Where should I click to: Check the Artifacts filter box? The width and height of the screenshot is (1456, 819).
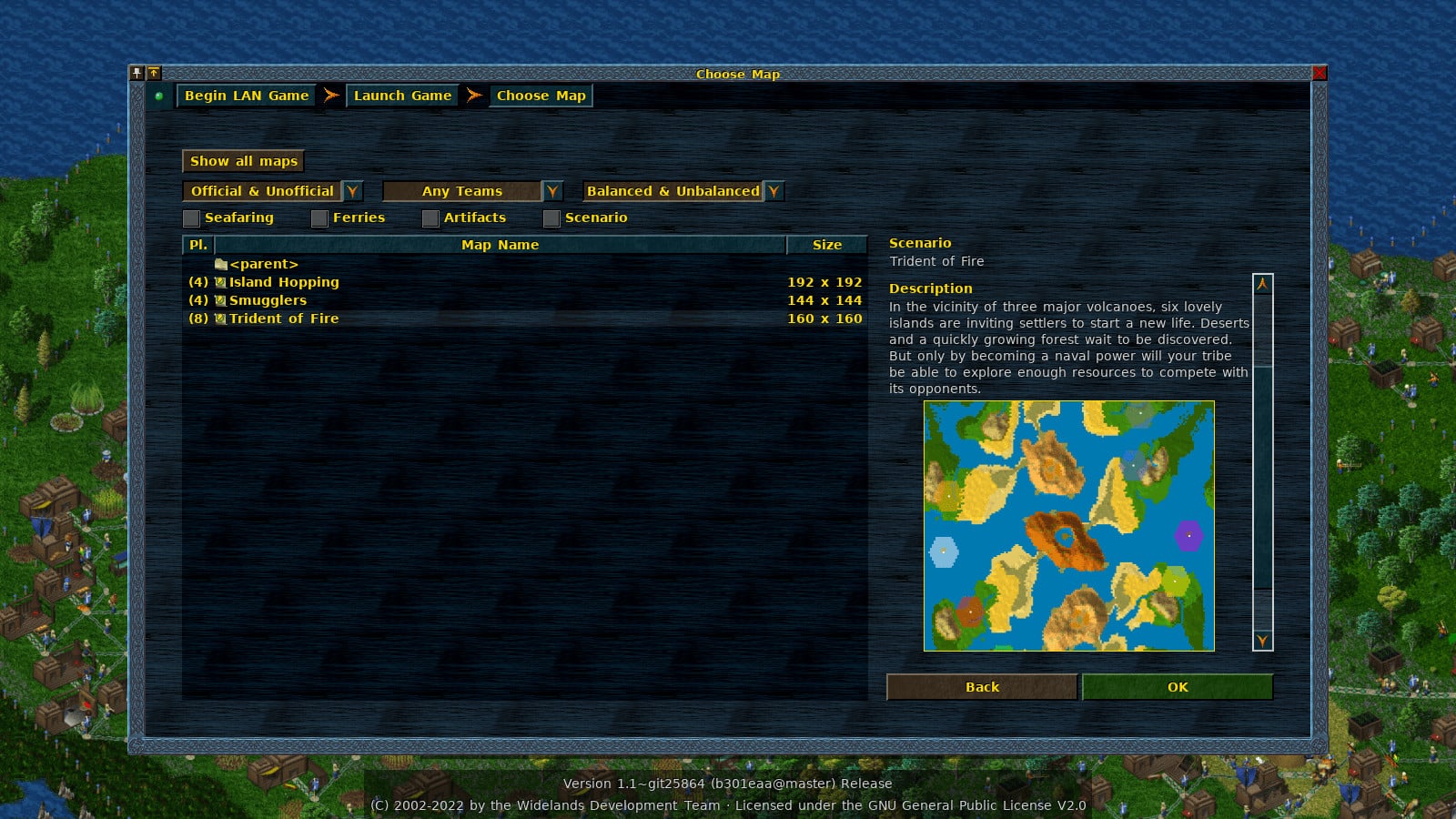coord(430,217)
